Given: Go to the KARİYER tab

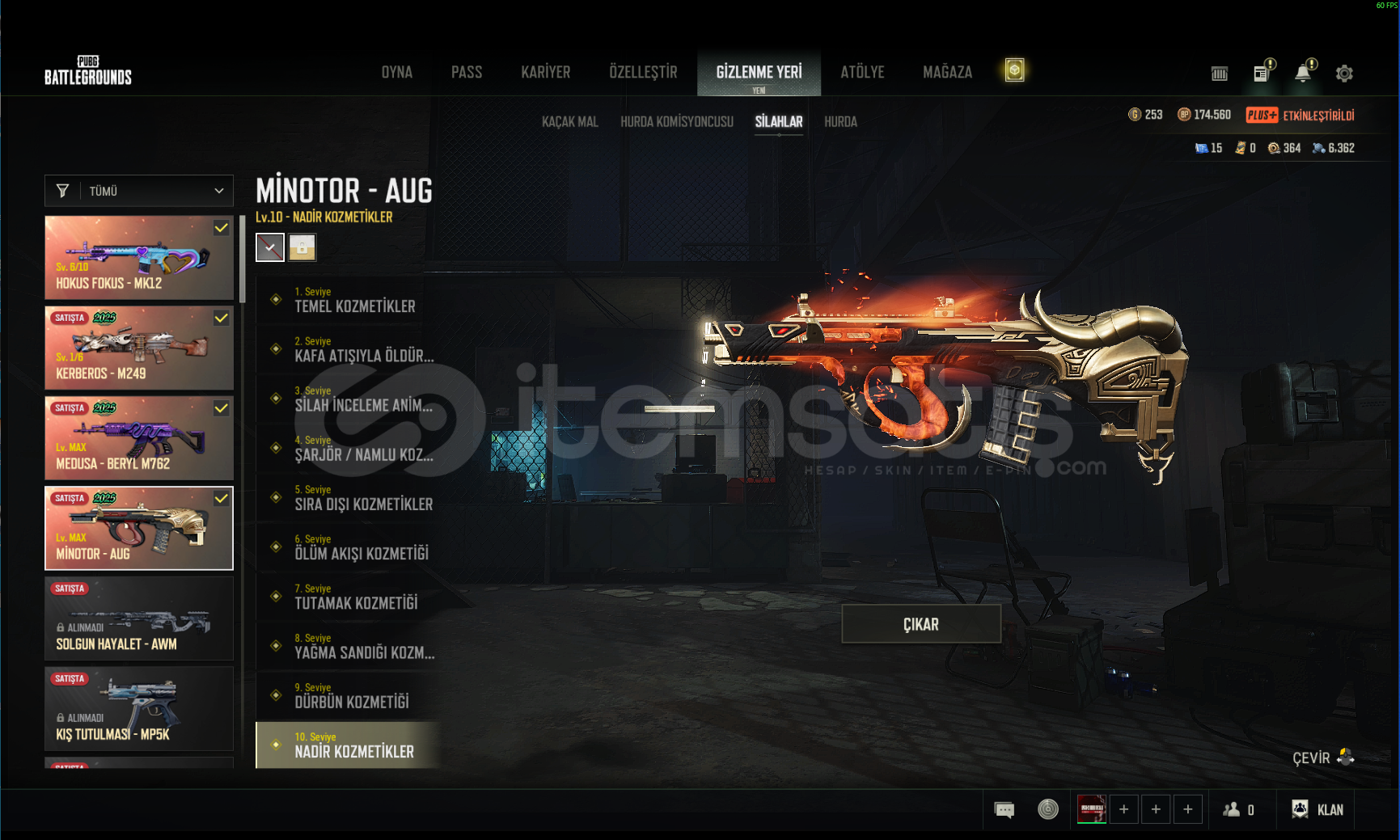Looking at the screenshot, I should [545, 73].
